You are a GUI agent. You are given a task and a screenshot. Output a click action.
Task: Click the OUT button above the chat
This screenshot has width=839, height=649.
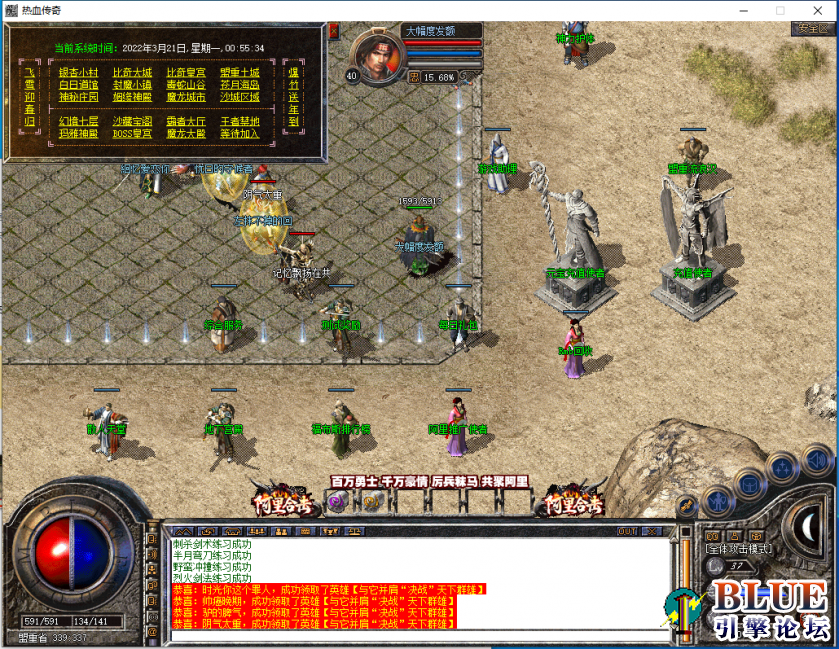click(x=627, y=531)
